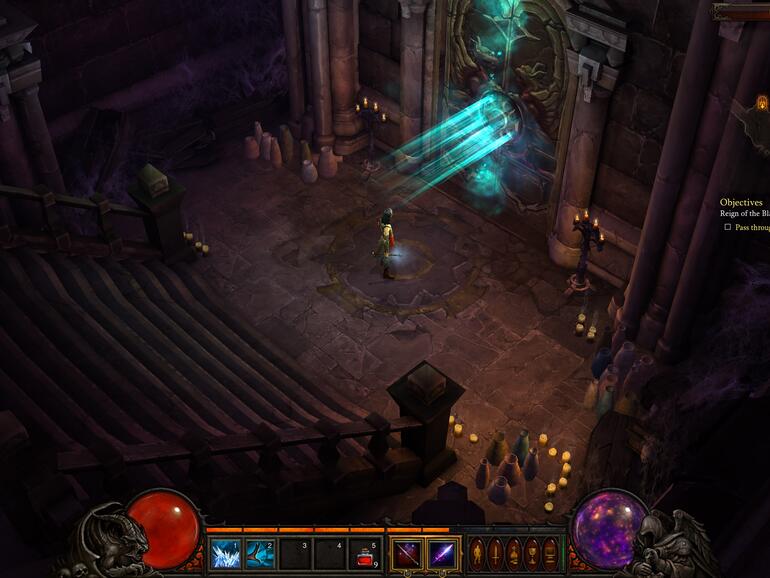The height and width of the screenshot is (578, 770).
Task: Drink the red health potion
Action: 364,553
